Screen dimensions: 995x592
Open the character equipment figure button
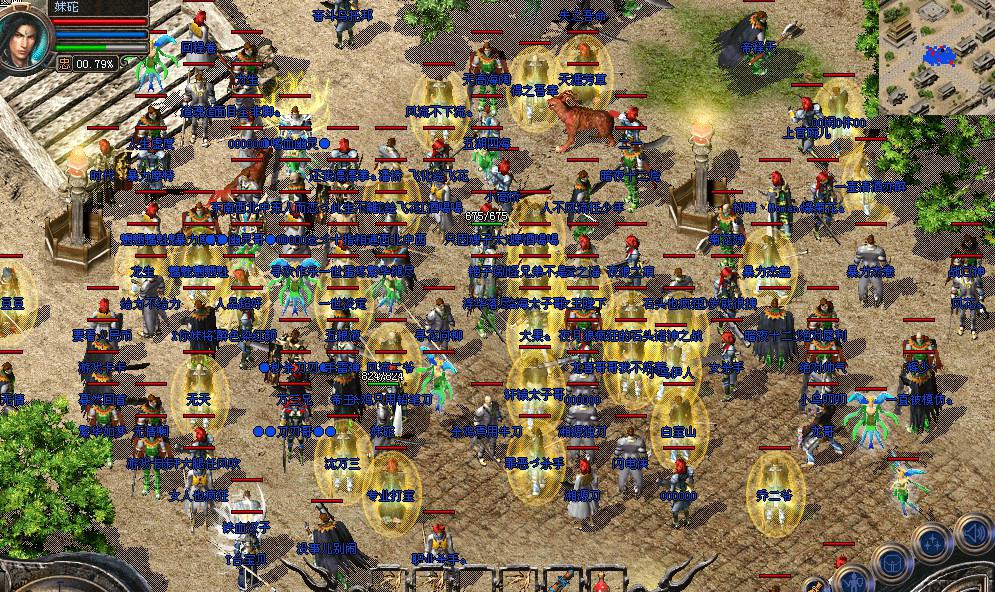point(853,580)
